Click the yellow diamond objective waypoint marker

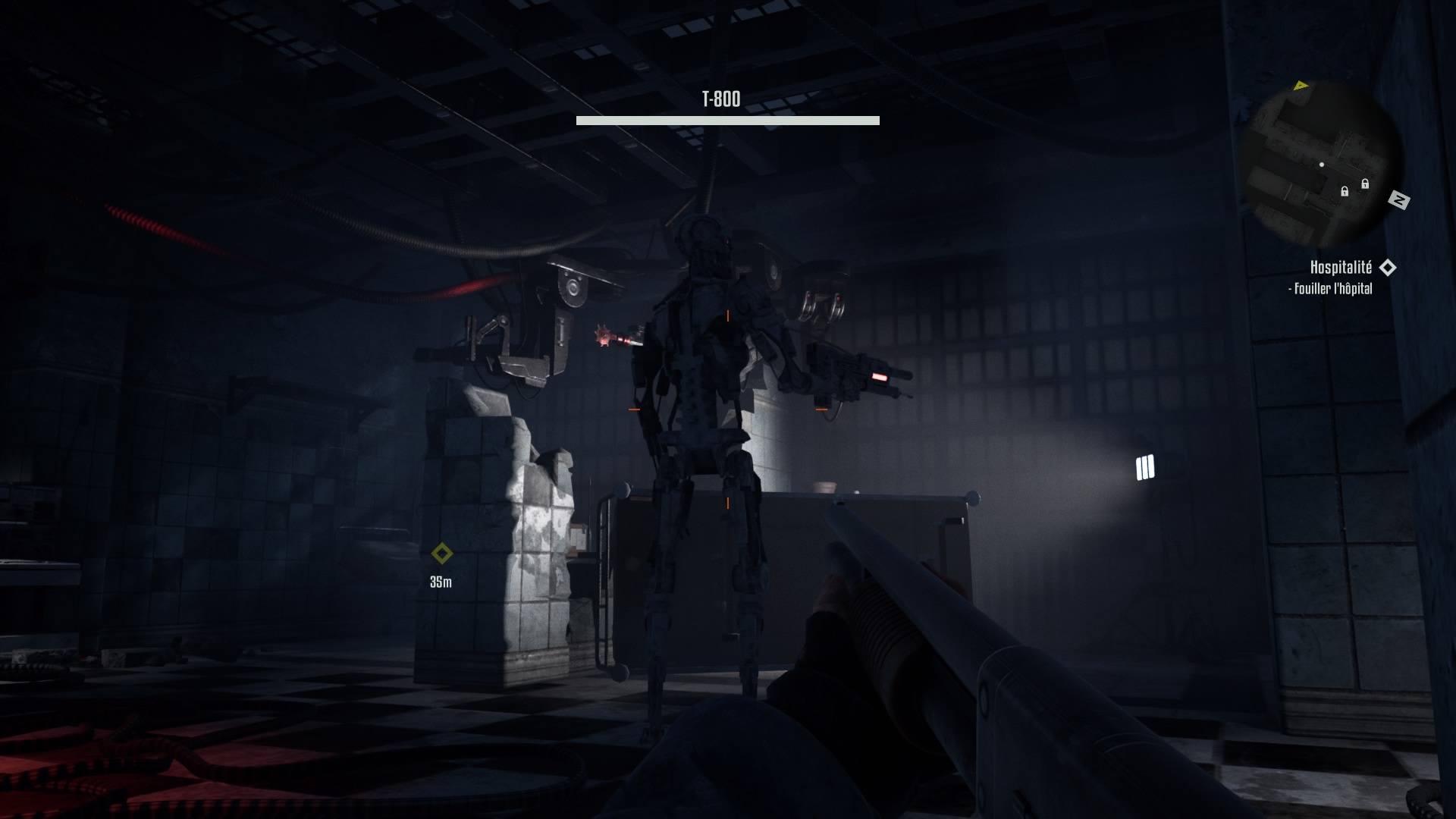pos(441,554)
